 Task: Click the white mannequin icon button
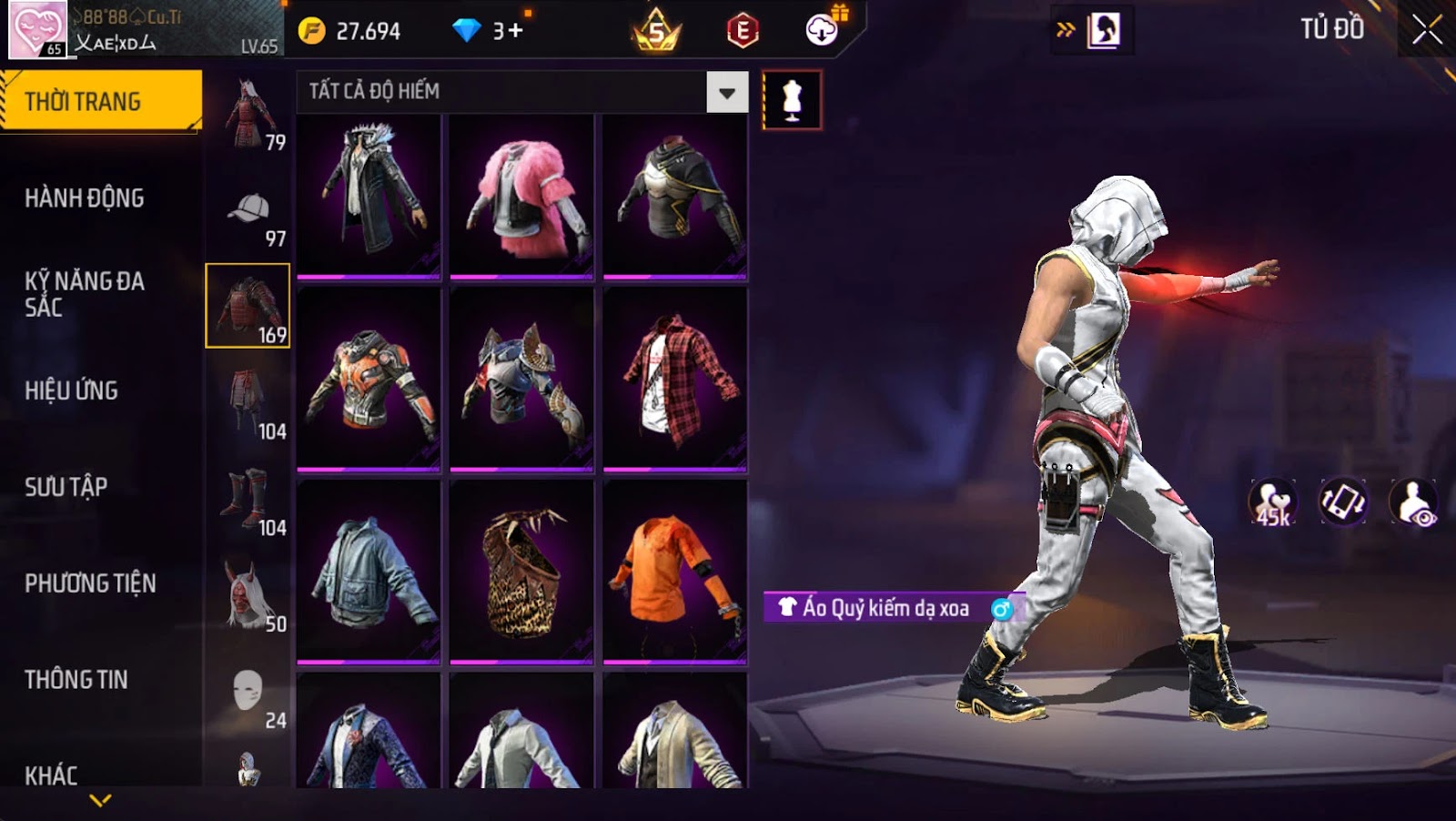pyautogui.click(x=792, y=100)
